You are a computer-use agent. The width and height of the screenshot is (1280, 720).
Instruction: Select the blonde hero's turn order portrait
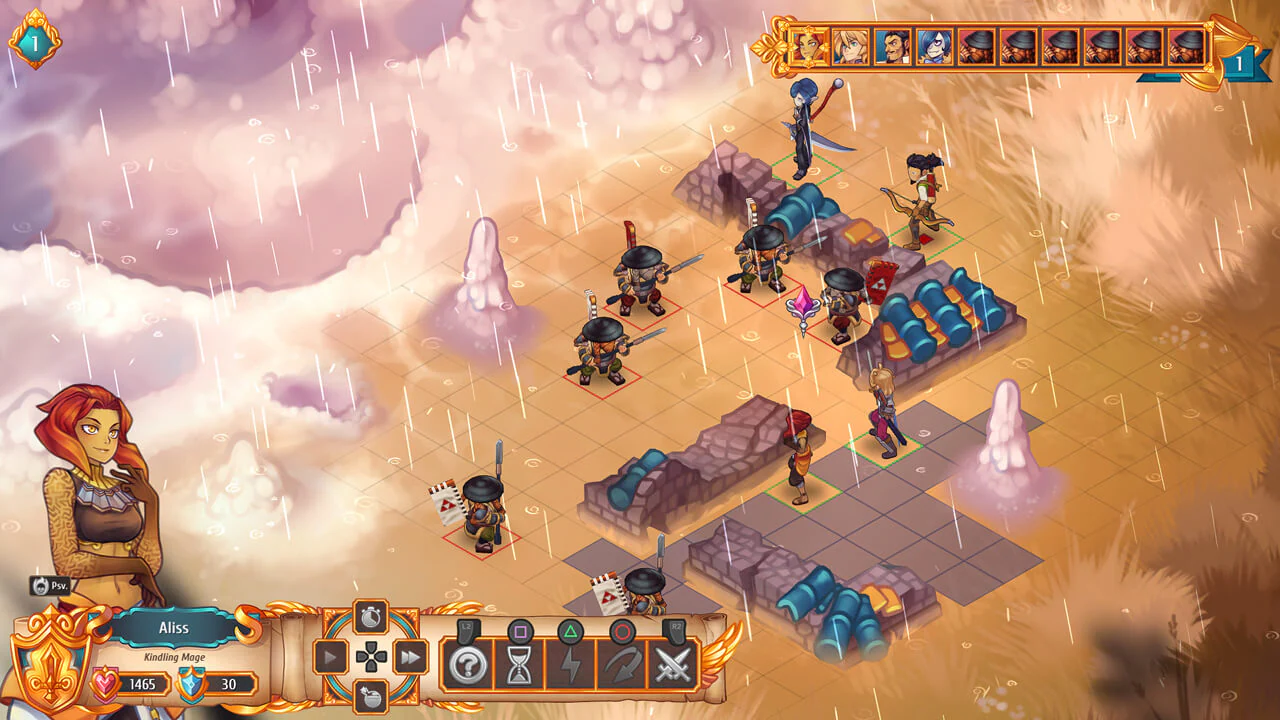pos(851,47)
